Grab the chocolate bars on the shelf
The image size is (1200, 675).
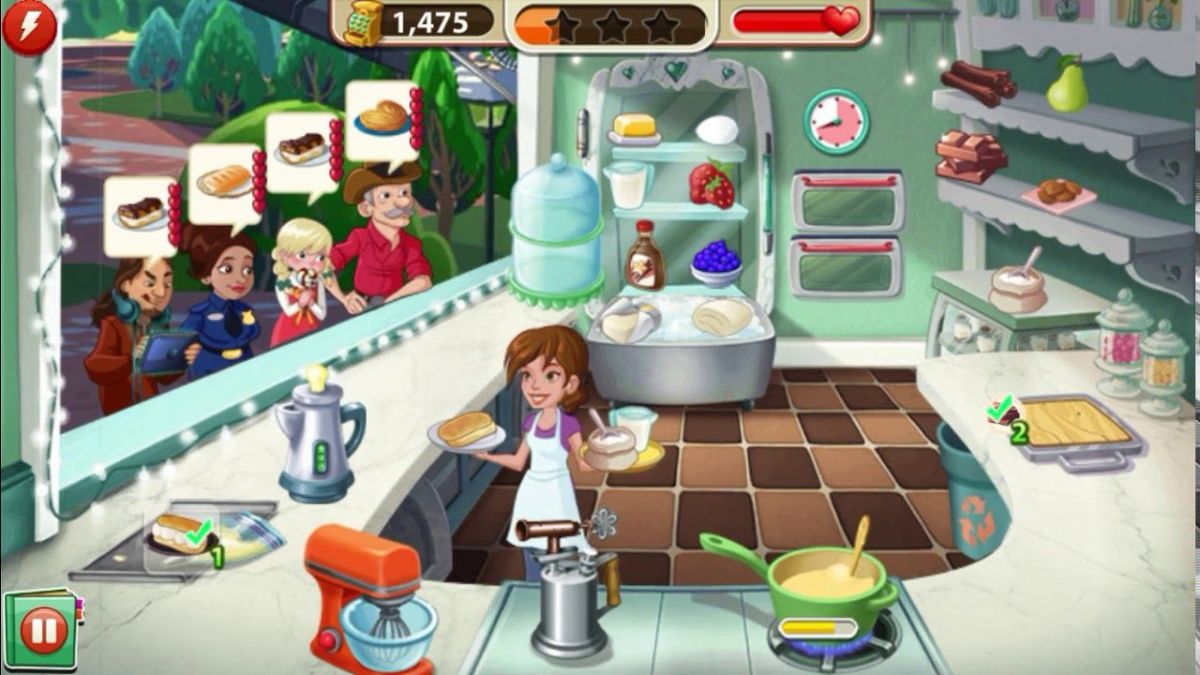coord(970,156)
